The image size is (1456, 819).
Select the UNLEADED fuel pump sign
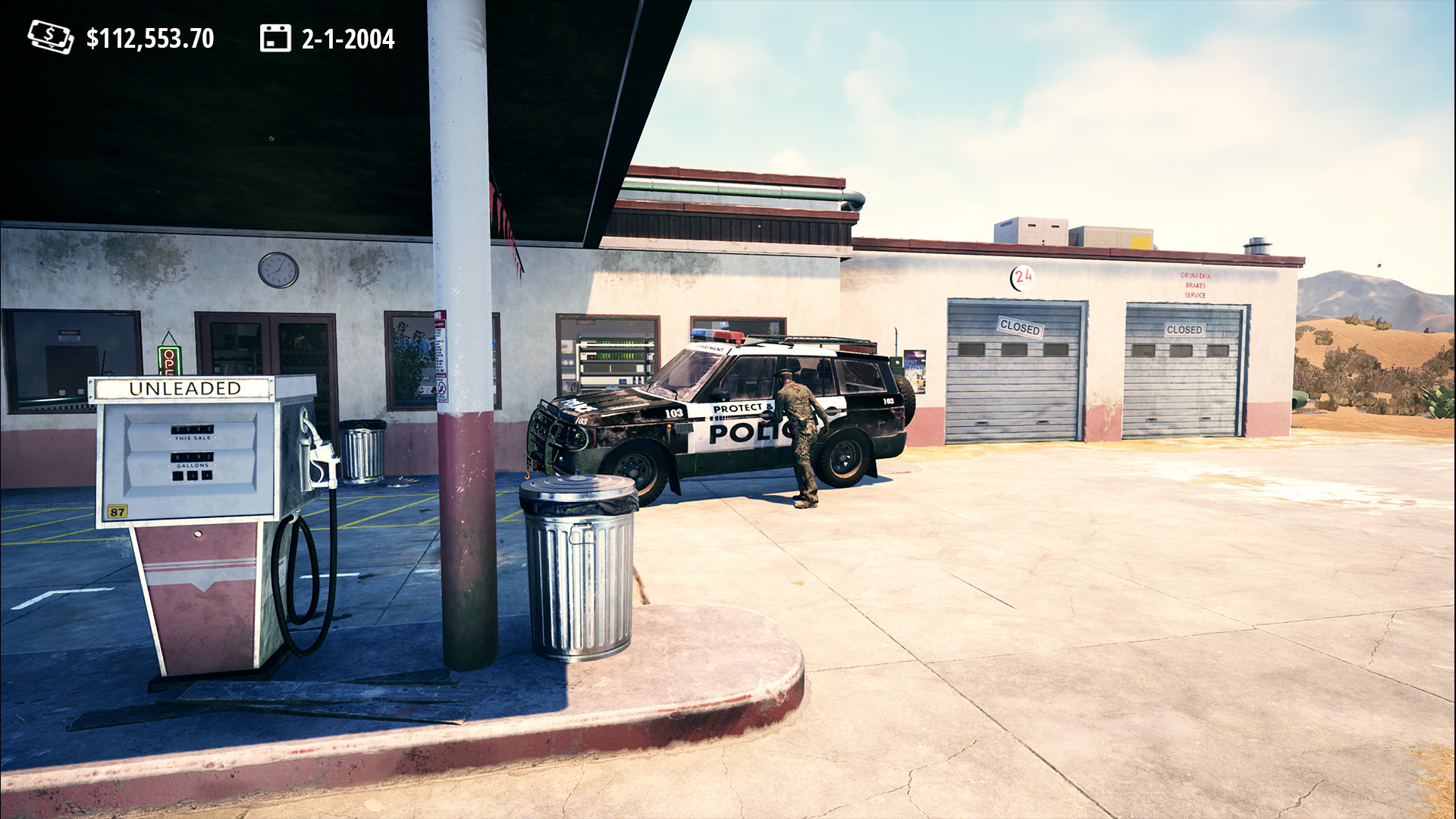(184, 388)
